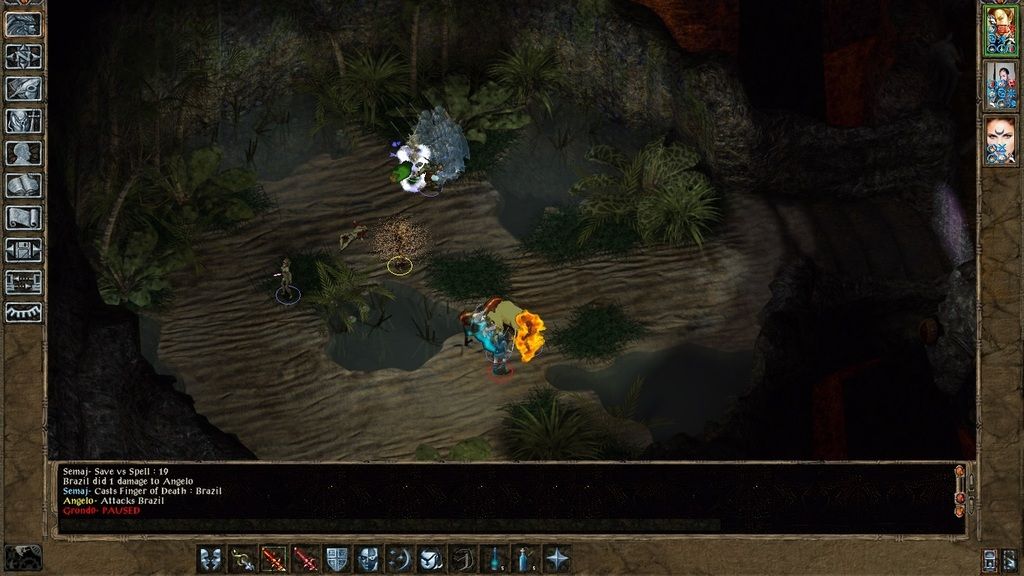Viewport: 1024px width, 576px height.
Task: Open the character record bust icon
Action: click(x=25, y=154)
